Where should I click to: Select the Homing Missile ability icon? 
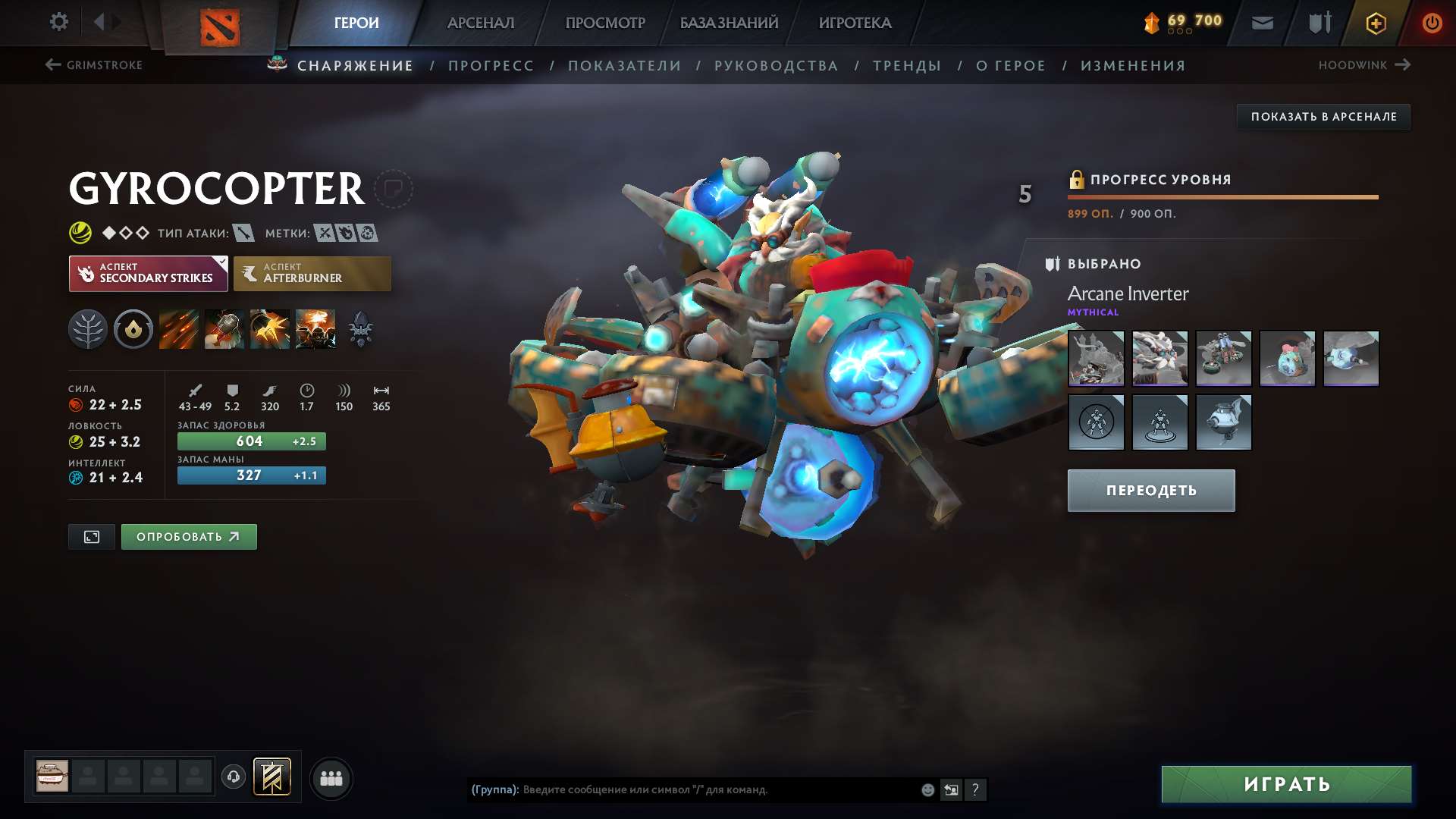point(223,328)
